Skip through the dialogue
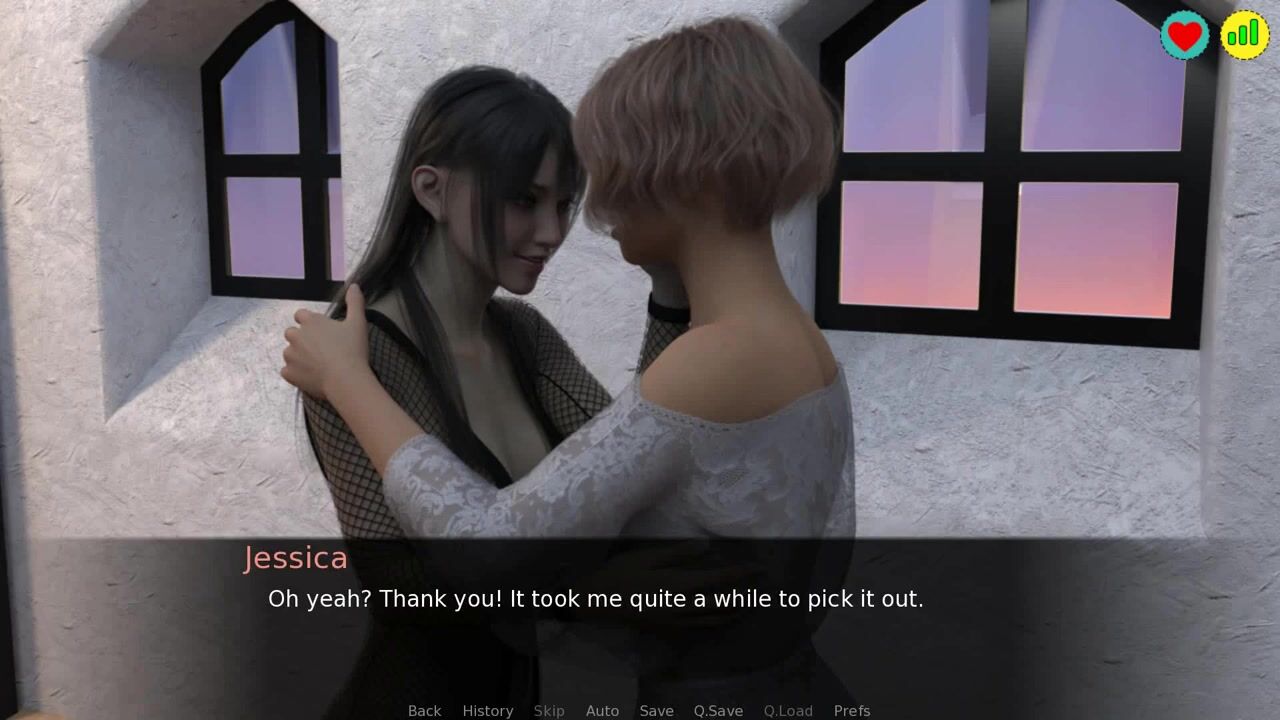The height and width of the screenshot is (720, 1280). click(x=549, y=710)
